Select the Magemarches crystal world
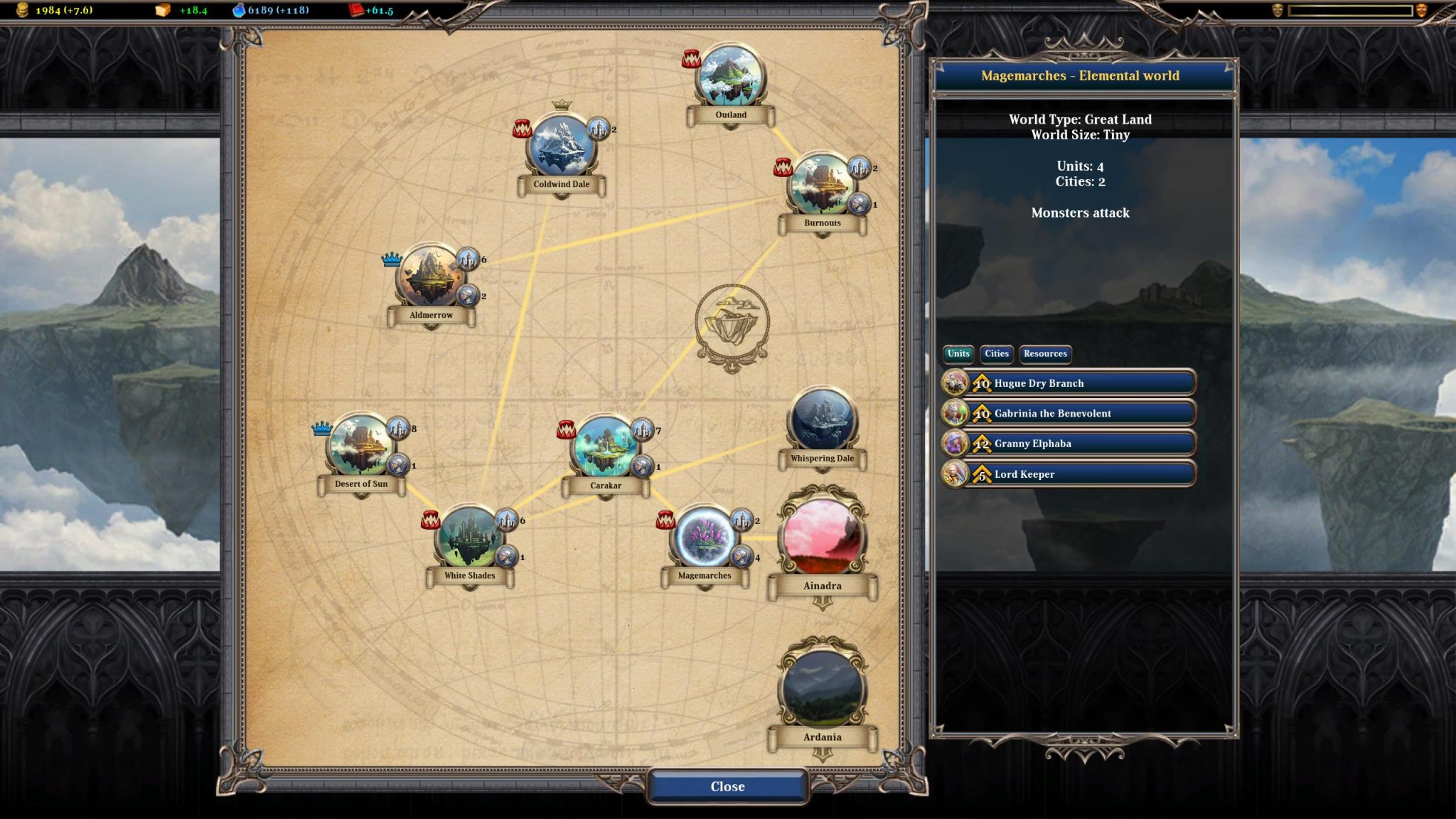Image resolution: width=1456 pixels, height=819 pixels. tap(704, 537)
